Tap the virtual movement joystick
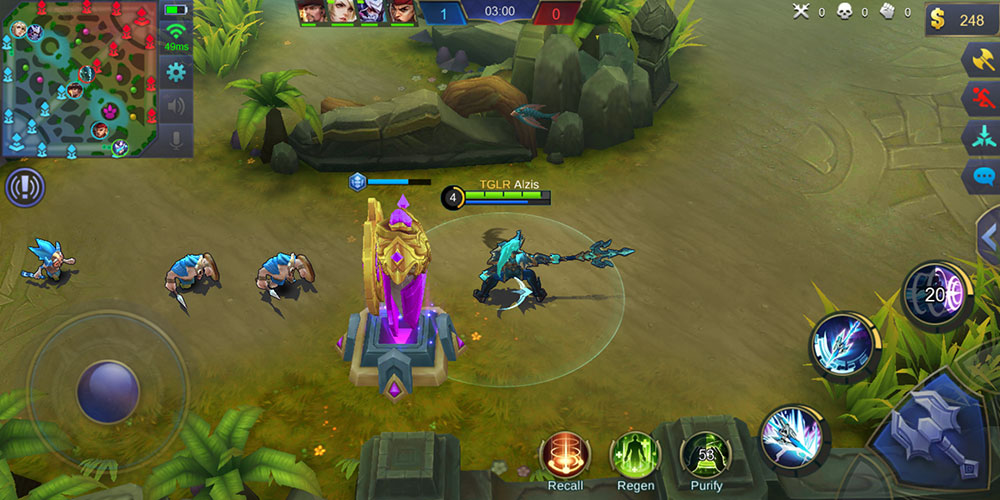The width and height of the screenshot is (1000, 500). pyautogui.click(x=108, y=388)
